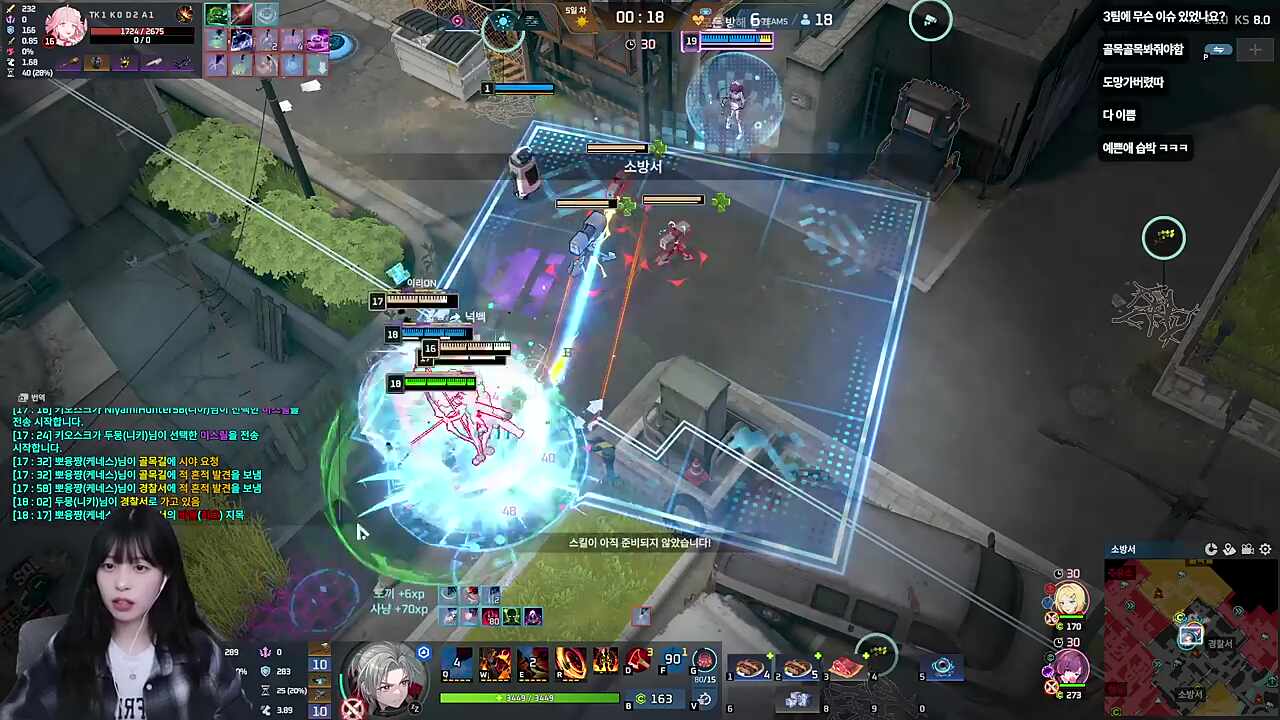Open the minimap settings gear
The image size is (1280, 720).
pos(1265,550)
